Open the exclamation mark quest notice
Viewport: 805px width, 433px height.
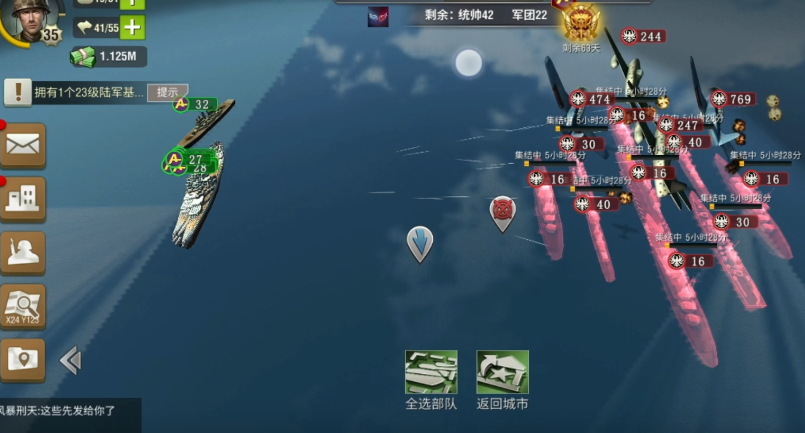[17, 93]
